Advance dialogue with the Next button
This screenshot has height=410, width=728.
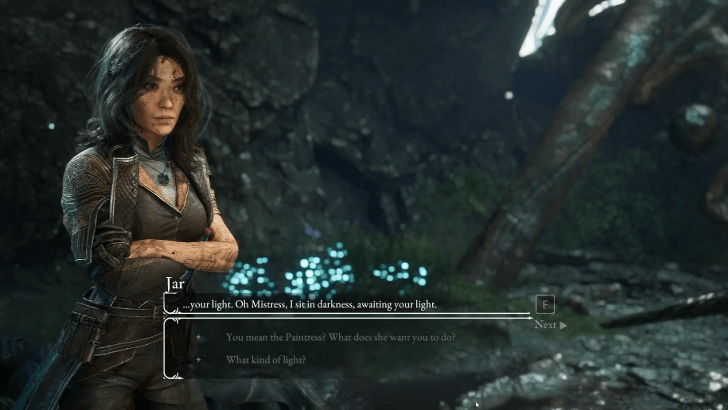tap(549, 325)
